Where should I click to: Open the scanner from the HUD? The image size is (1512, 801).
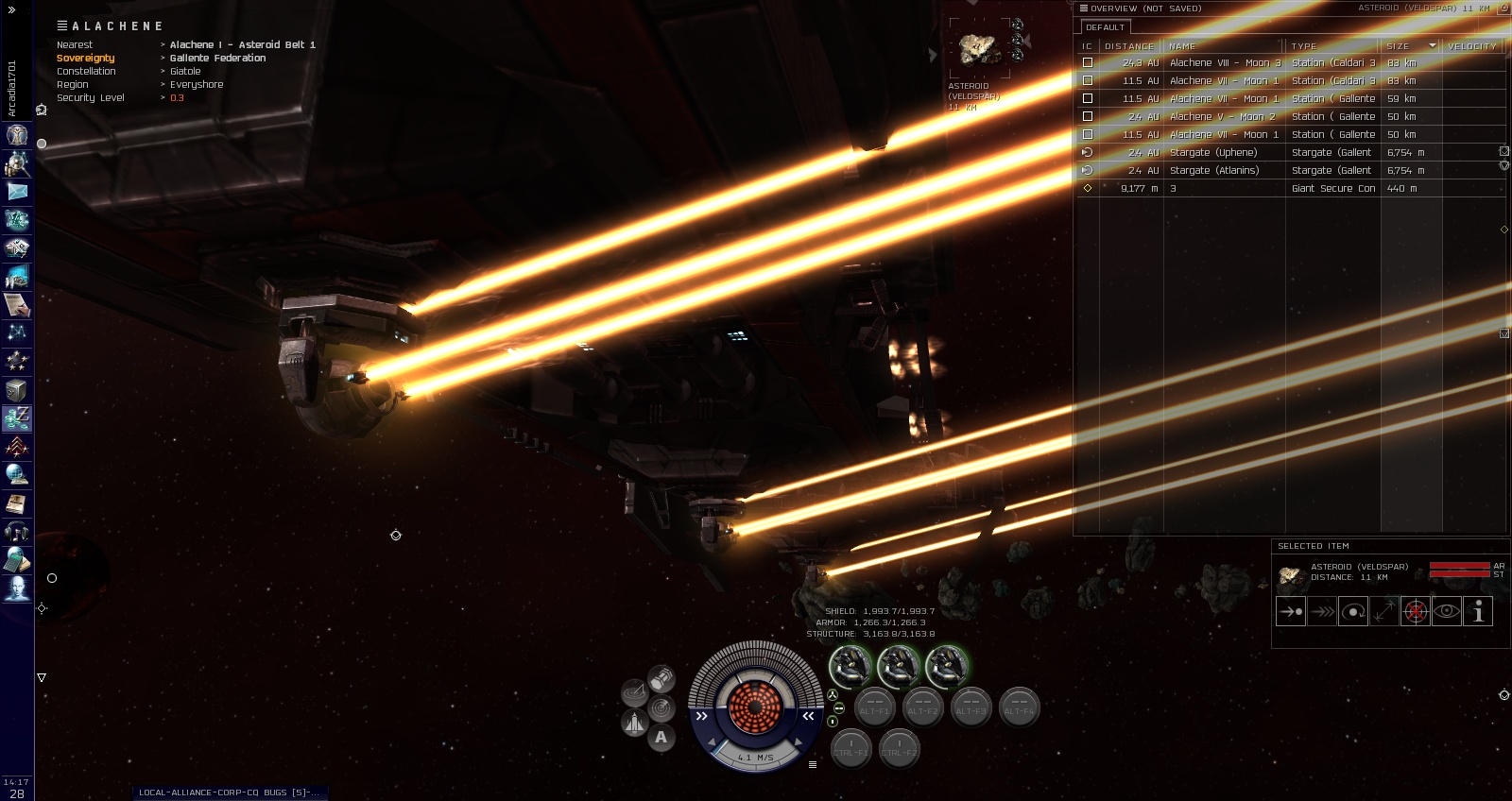pyautogui.click(x=661, y=707)
